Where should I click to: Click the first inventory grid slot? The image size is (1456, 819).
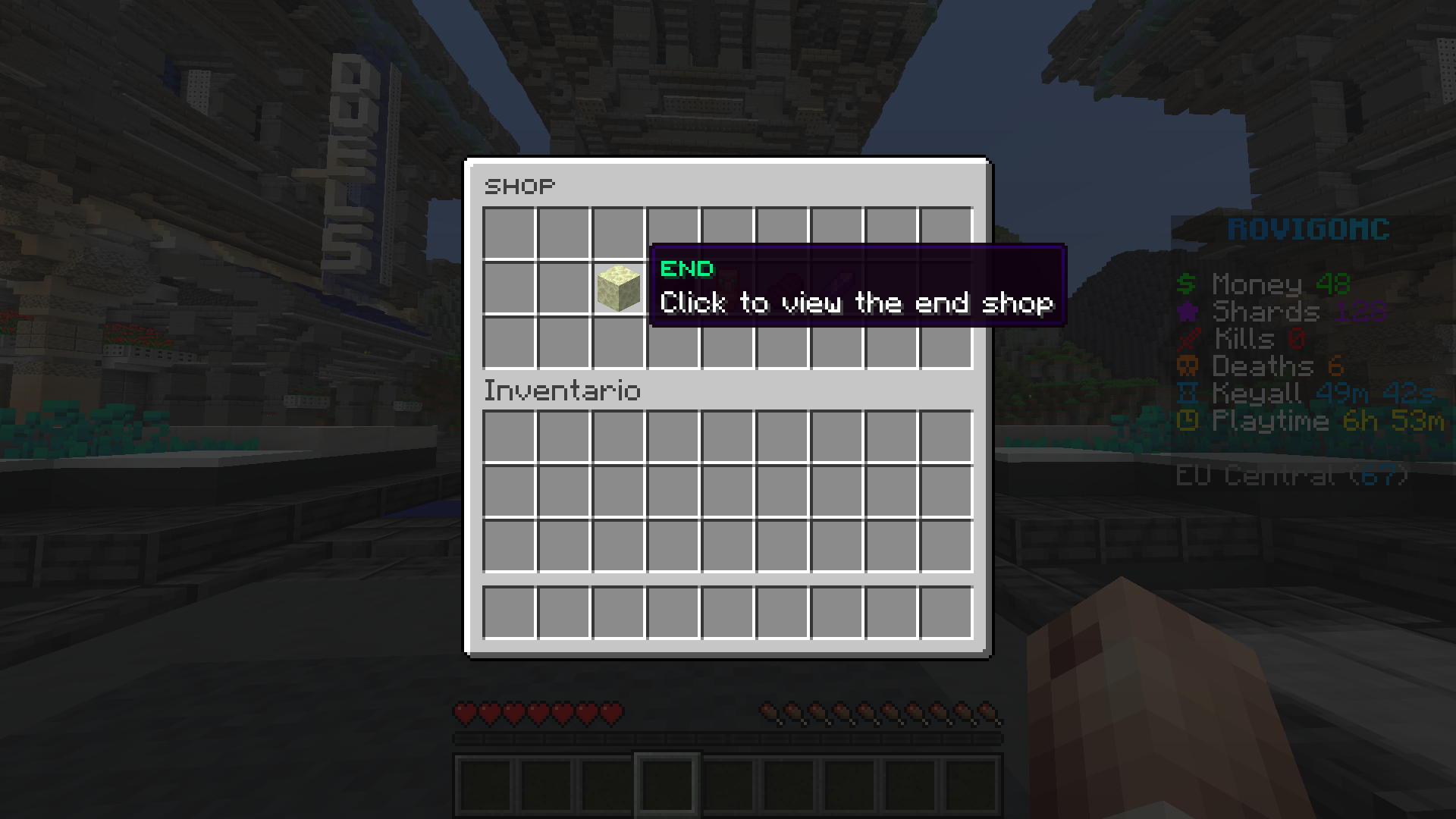[508, 434]
